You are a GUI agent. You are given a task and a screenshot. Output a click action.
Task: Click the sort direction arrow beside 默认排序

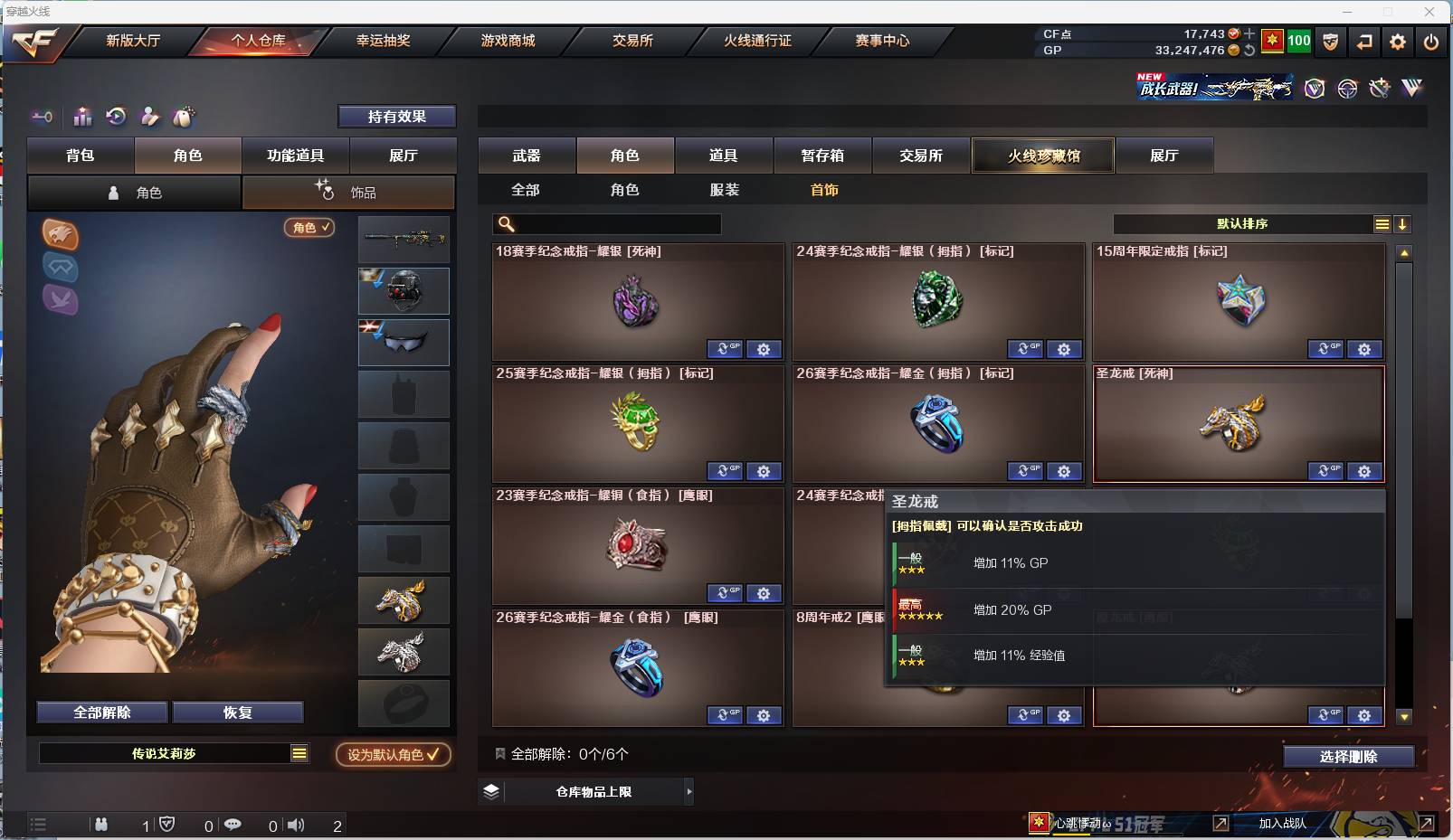pyautogui.click(x=1401, y=223)
